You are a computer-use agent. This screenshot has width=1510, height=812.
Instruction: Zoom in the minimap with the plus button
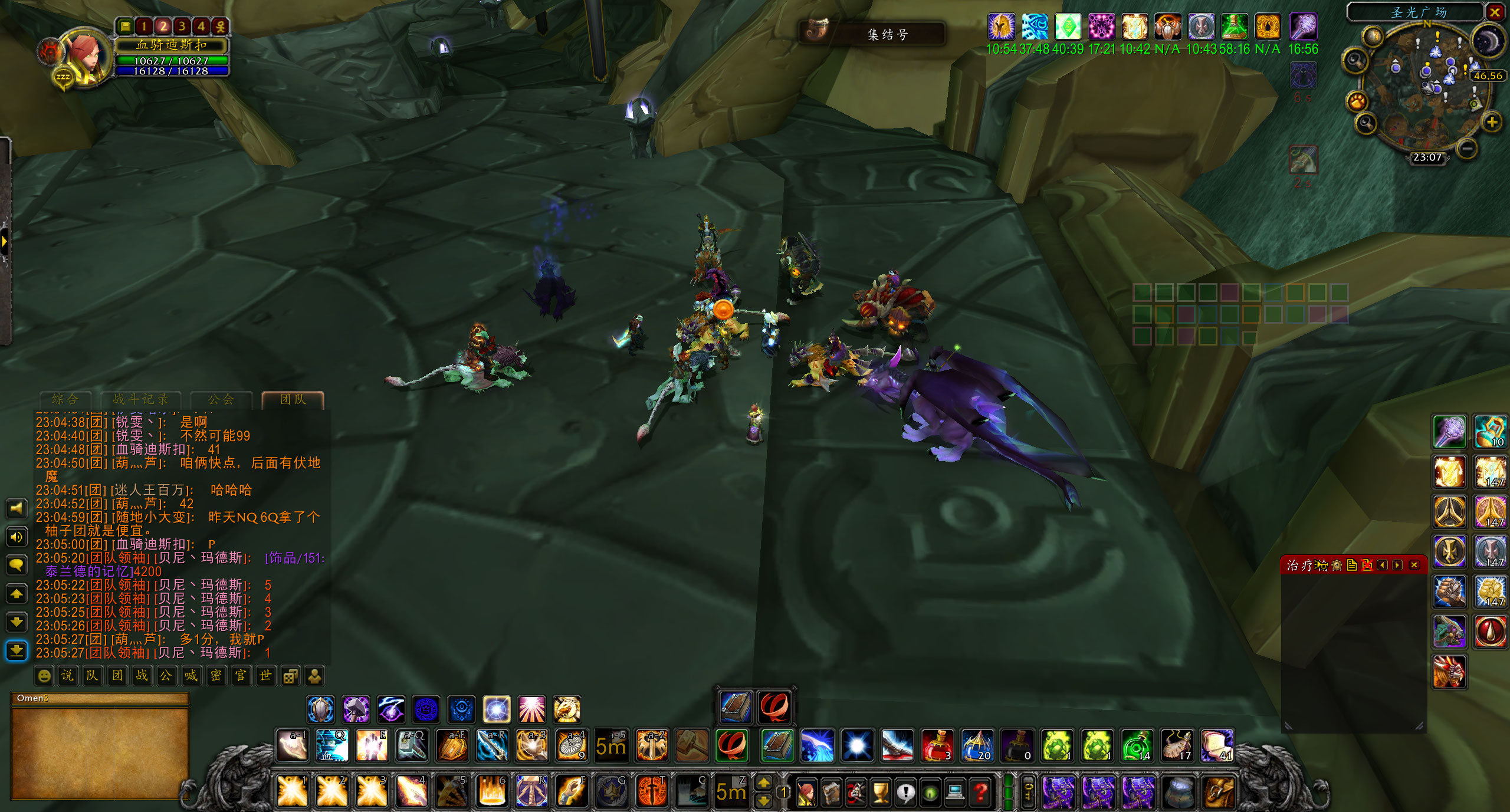point(1492,123)
